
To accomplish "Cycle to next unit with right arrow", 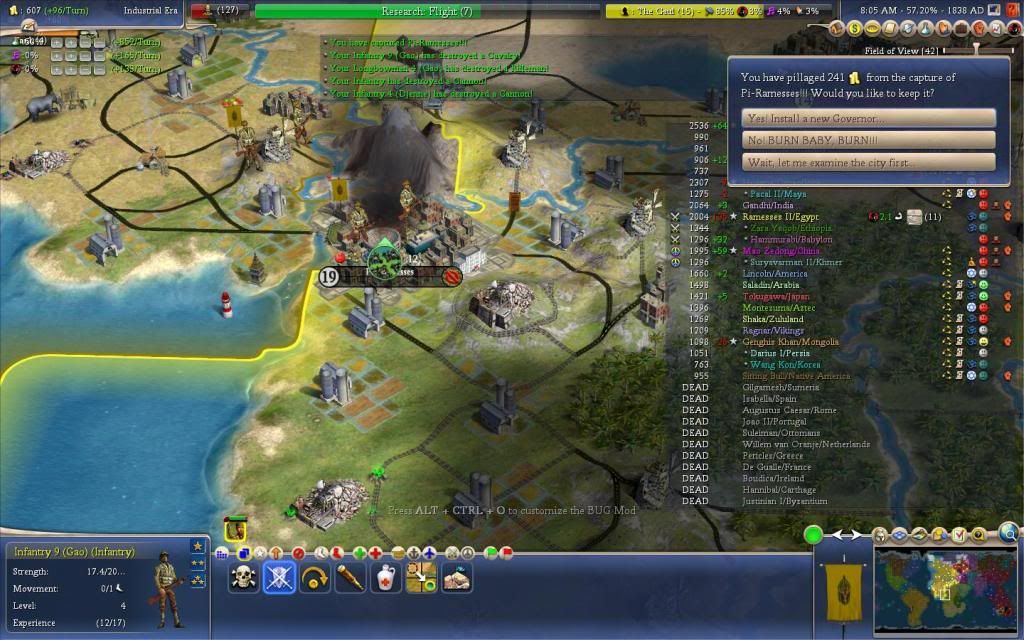I will pyautogui.click(x=857, y=535).
